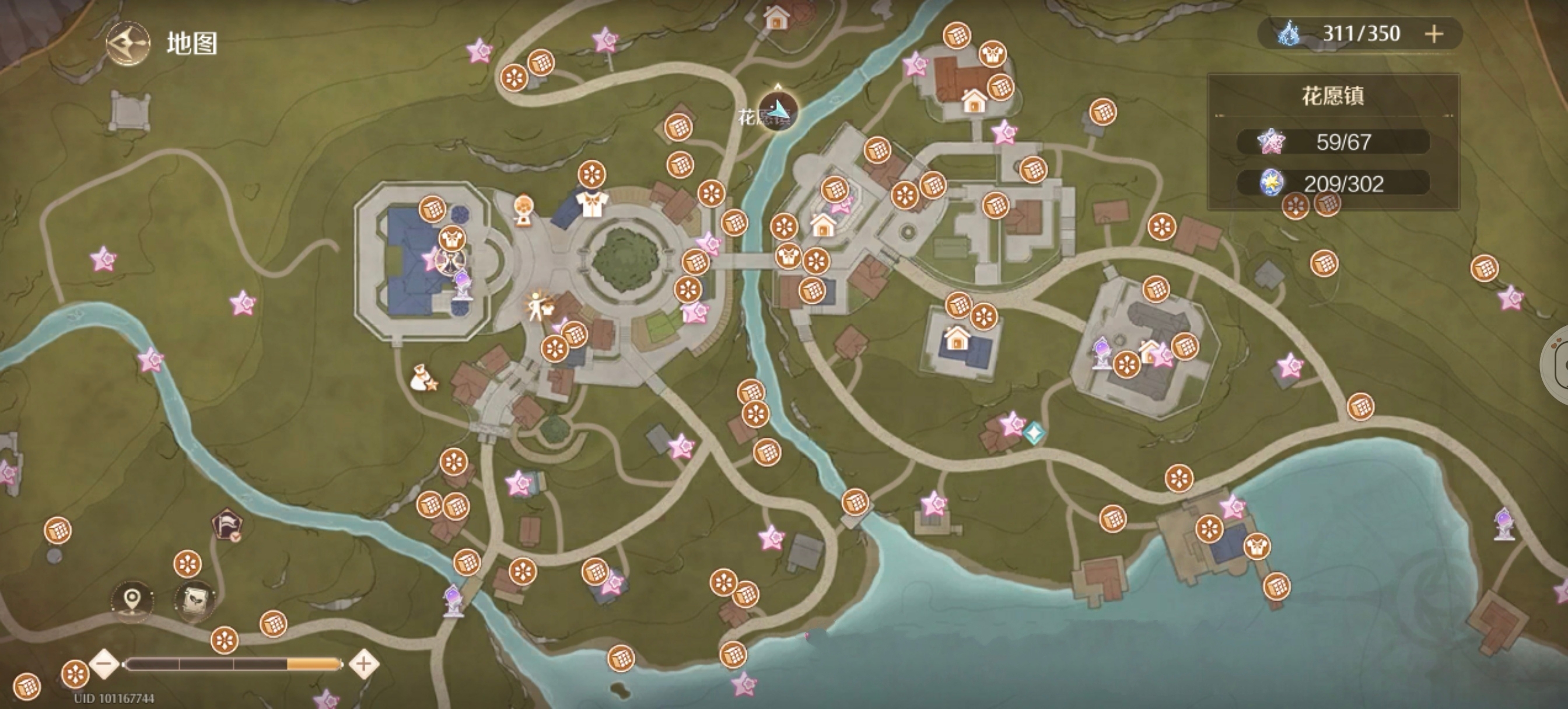The image size is (1568, 709).
Task: Zoom in the map with plus button
Action: pos(364,664)
